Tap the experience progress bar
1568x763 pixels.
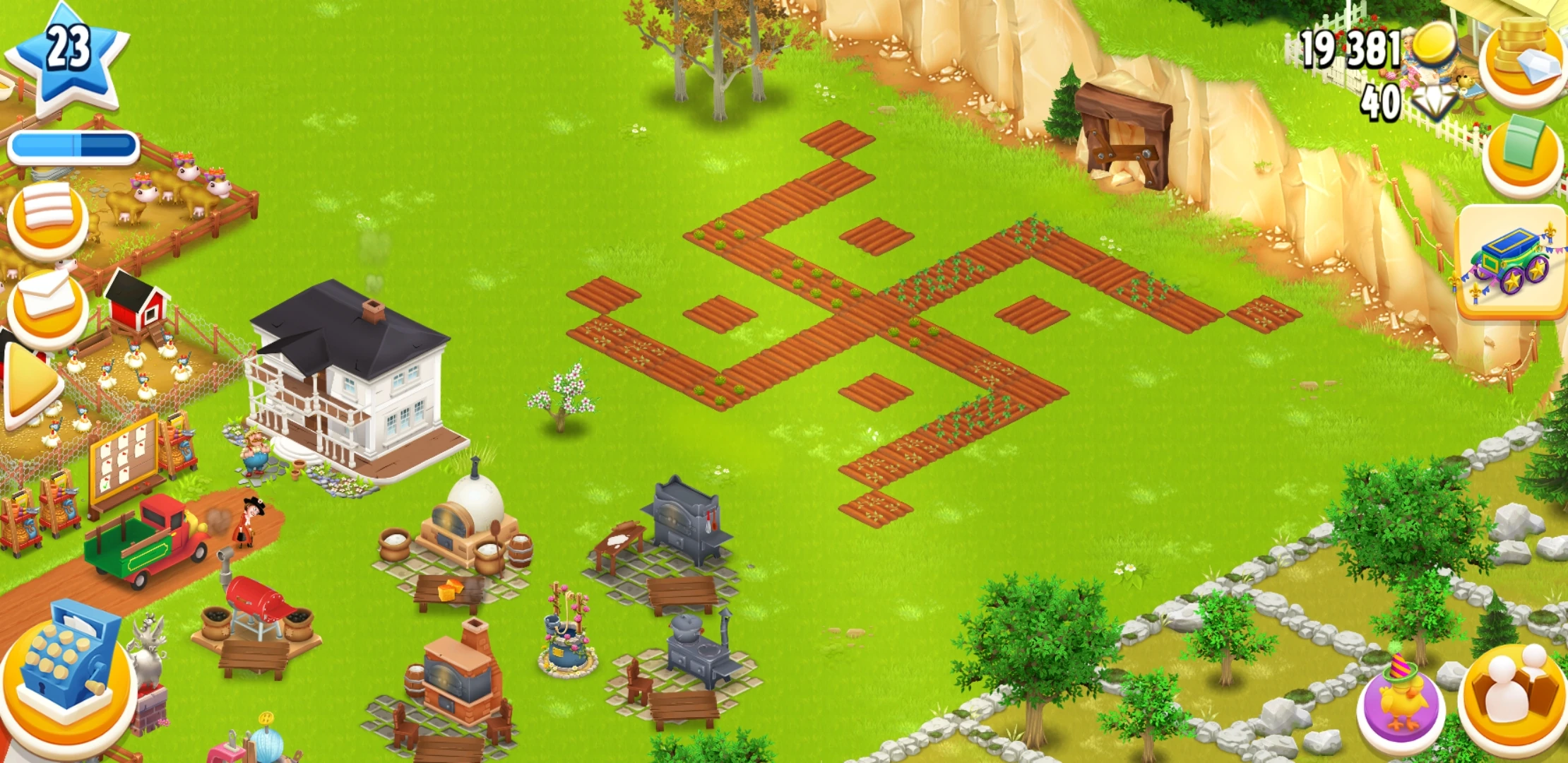(x=74, y=145)
